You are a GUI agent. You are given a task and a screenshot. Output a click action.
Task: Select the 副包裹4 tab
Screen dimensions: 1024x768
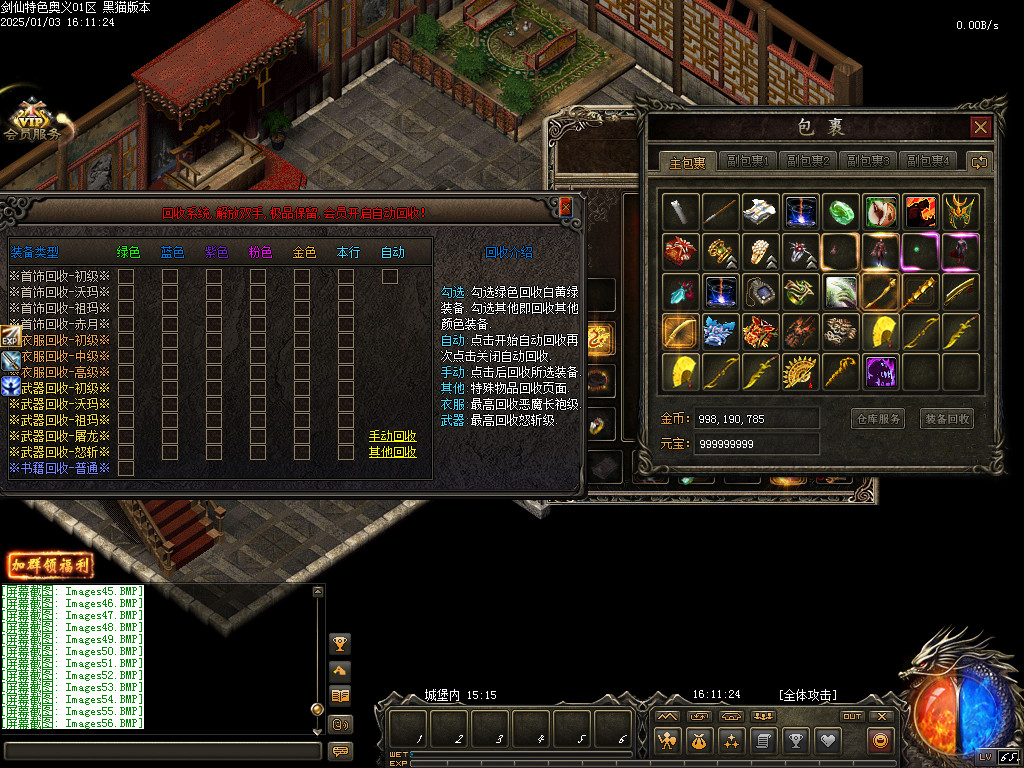[928, 161]
